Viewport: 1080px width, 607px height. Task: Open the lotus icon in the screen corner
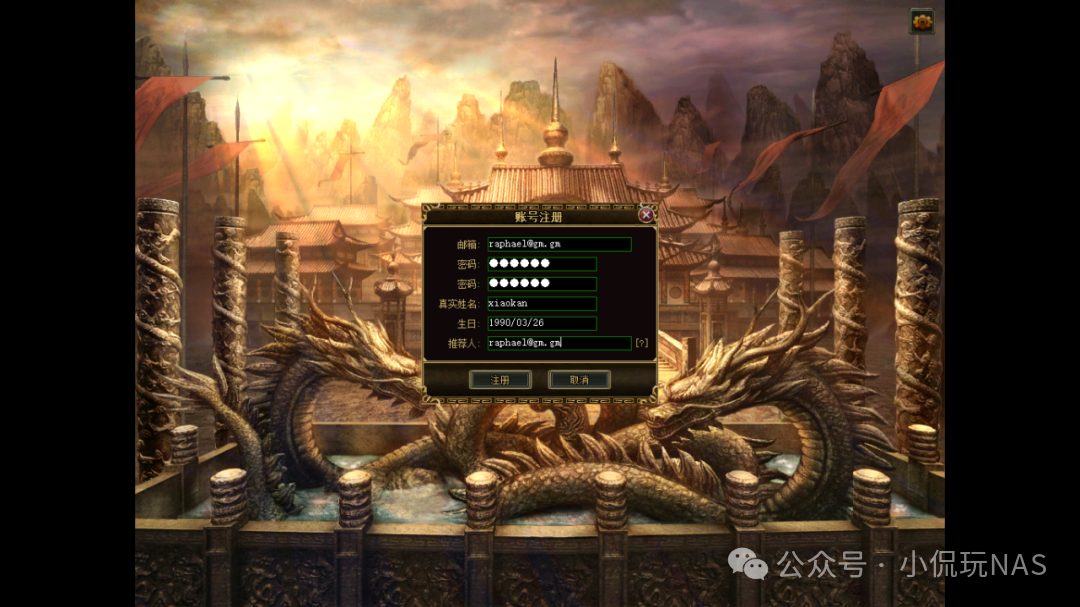(922, 21)
